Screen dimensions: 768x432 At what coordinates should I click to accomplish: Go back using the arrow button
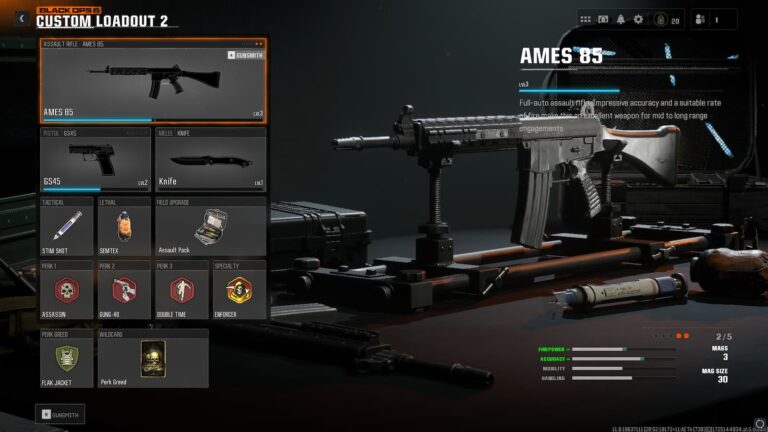coord(20,18)
